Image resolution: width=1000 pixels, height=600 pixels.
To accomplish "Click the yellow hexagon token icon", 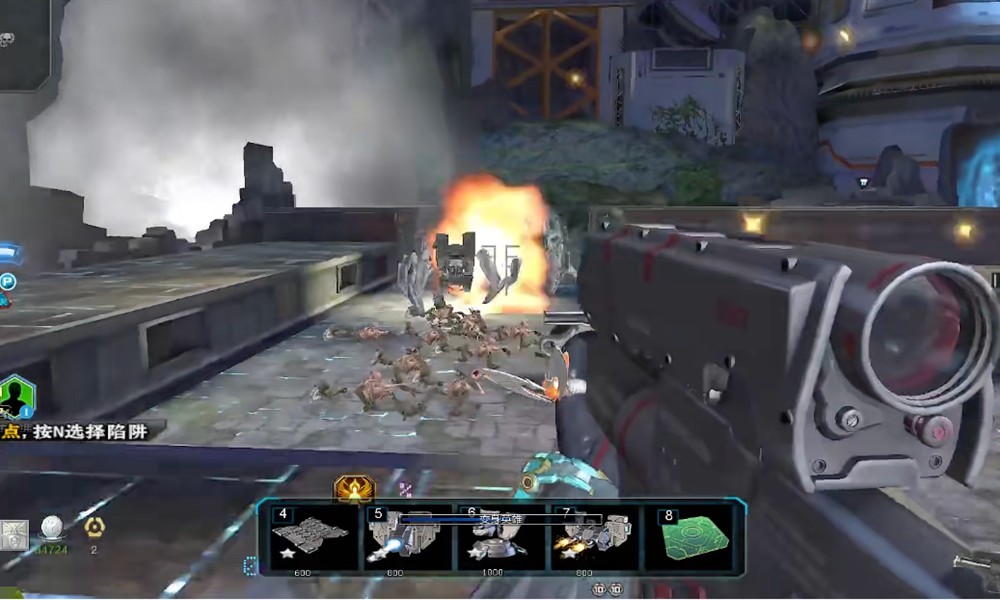I will (x=94, y=528).
